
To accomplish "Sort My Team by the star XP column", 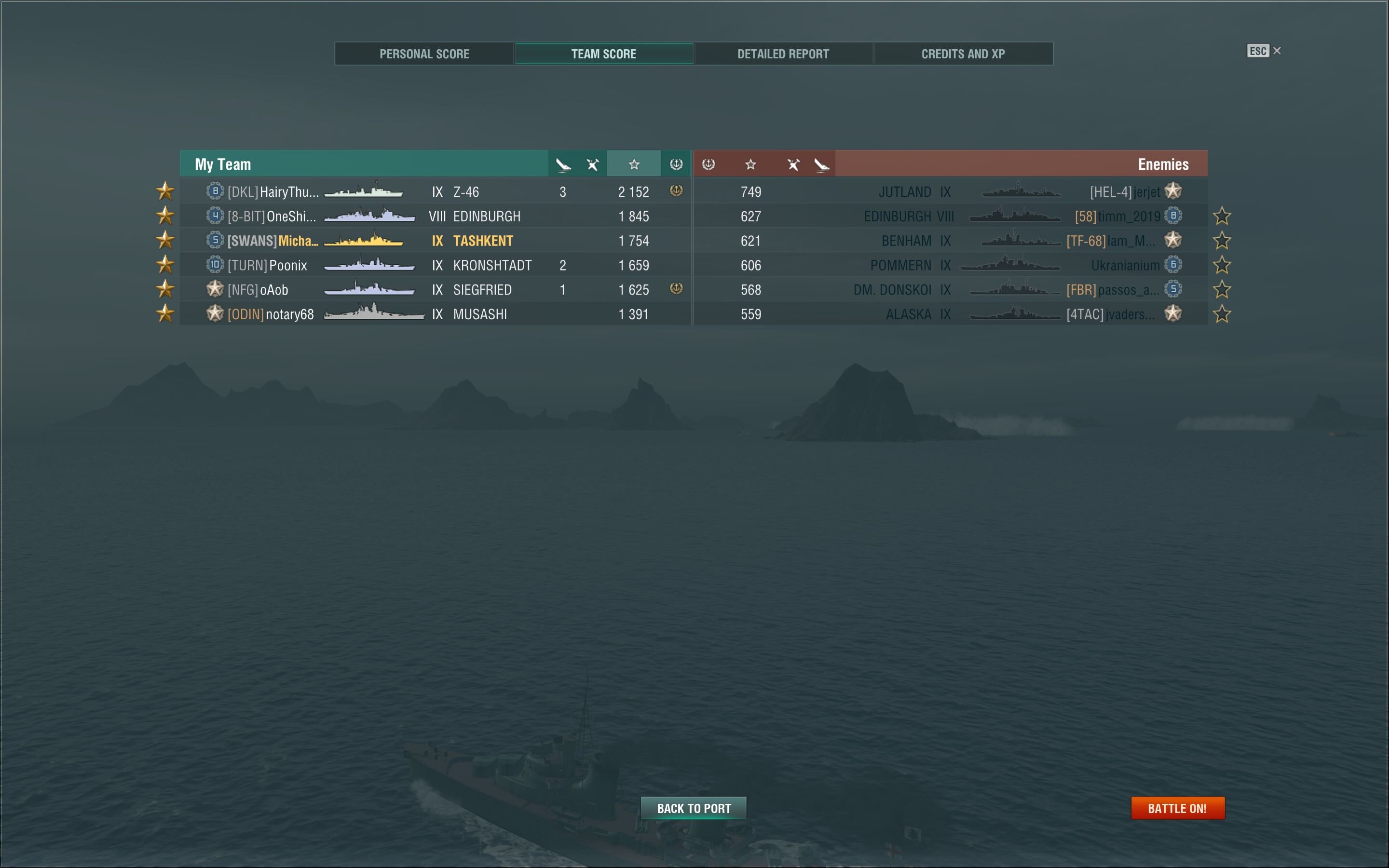I will pos(634,165).
